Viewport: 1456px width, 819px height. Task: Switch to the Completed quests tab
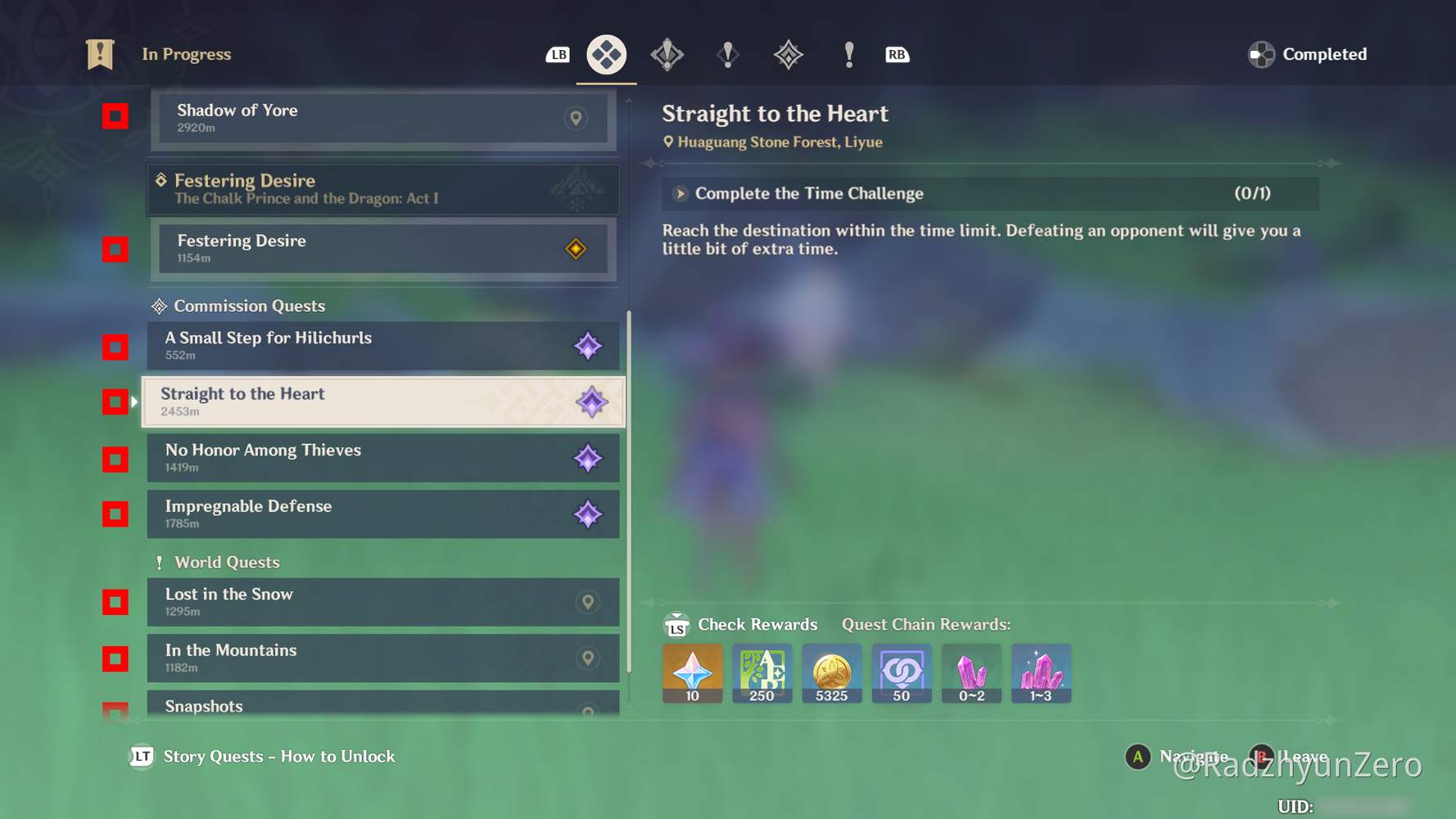pos(1306,54)
